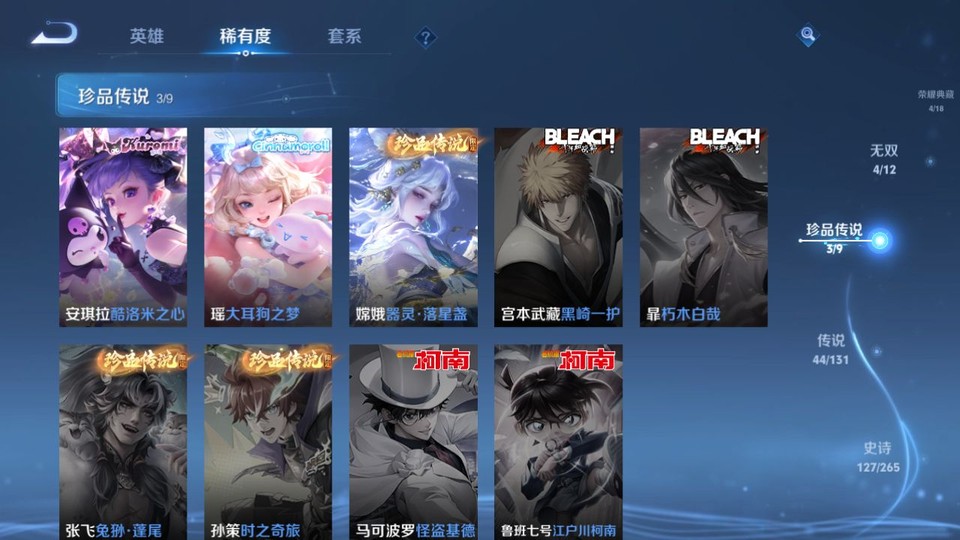Select the 稀有度 tab

(x=245, y=36)
